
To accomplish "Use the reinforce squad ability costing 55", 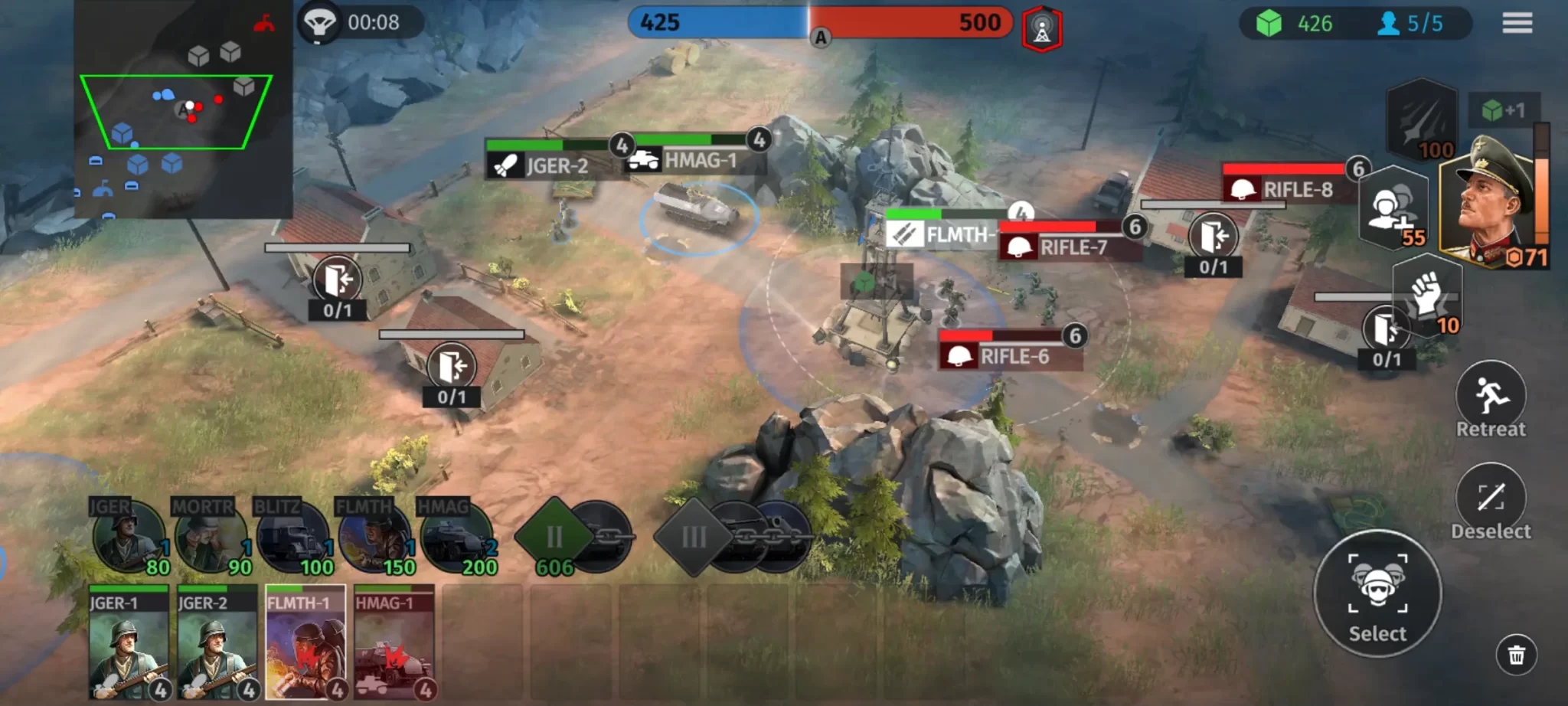I will click(x=1393, y=208).
